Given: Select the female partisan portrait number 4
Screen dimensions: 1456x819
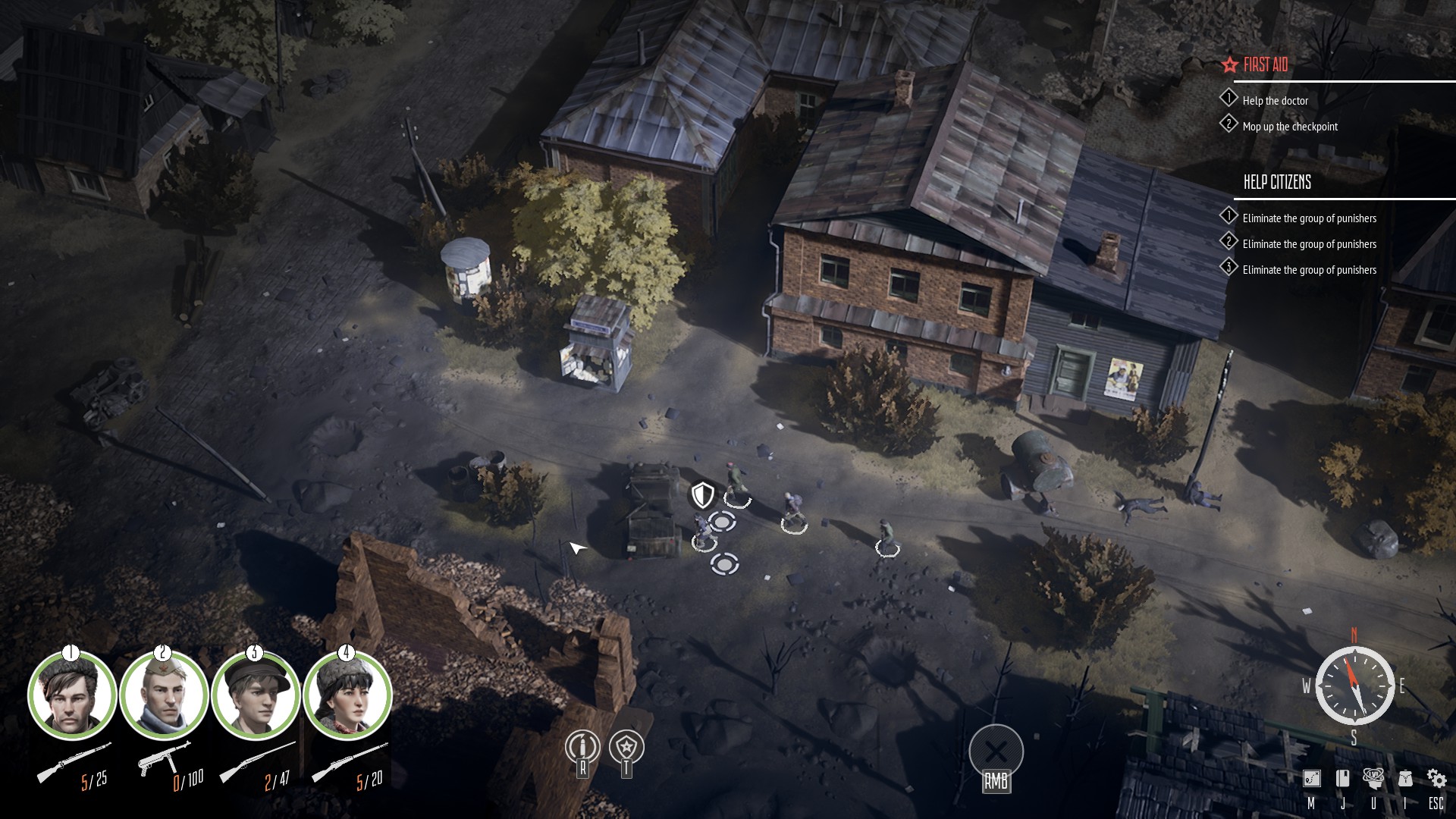Looking at the screenshot, I should [347, 695].
